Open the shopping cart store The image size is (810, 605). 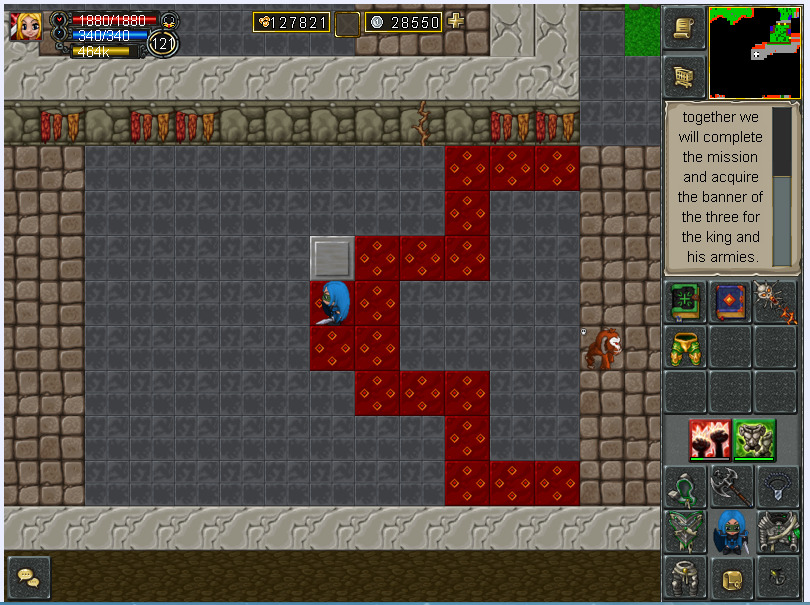click(684, 77)
